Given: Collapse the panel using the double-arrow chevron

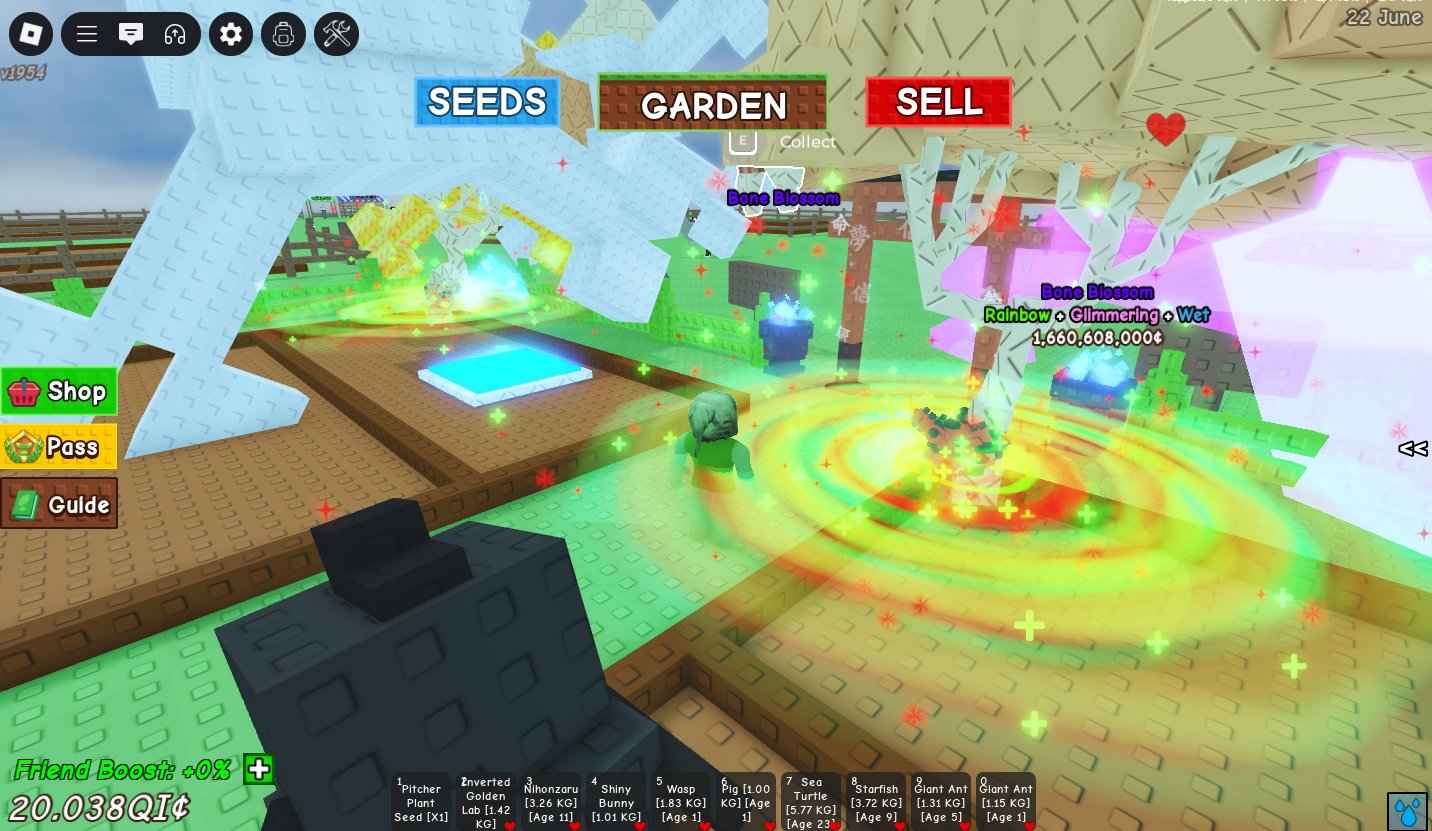Looking at the screenshot, I should [x=1412, y=450].
